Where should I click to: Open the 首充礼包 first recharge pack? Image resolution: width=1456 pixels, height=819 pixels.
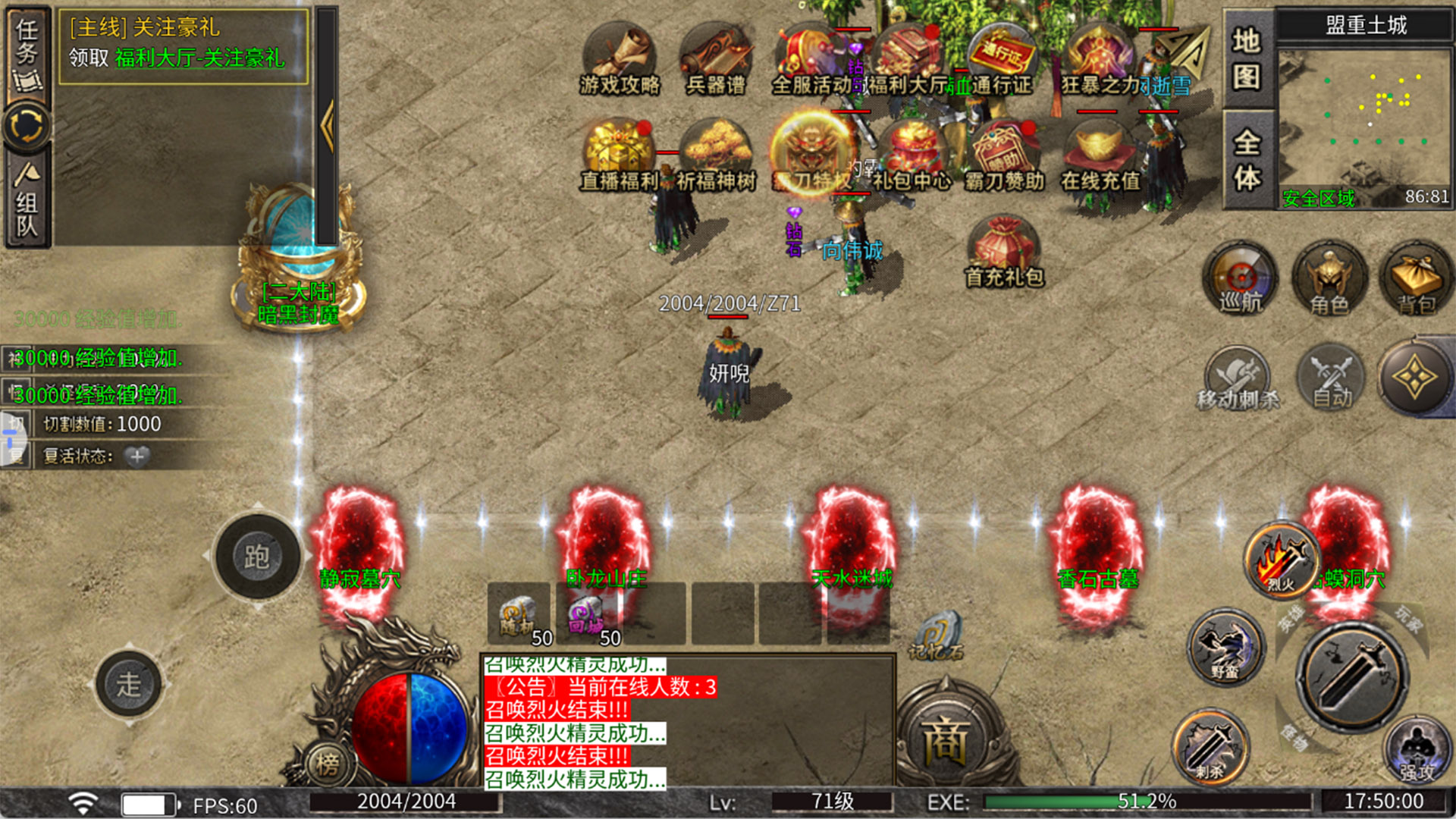coord(1003,252)
